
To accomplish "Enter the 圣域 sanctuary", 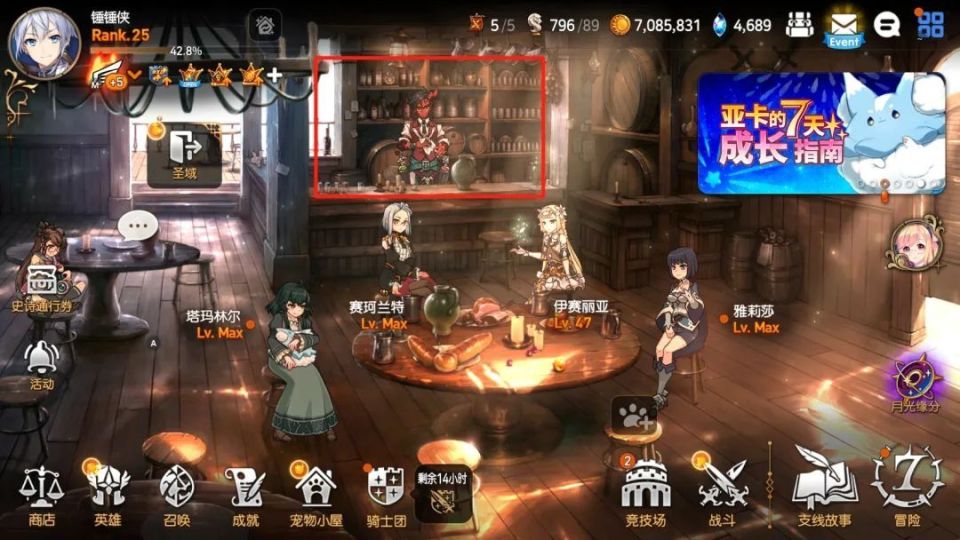I will pos(185,155).
